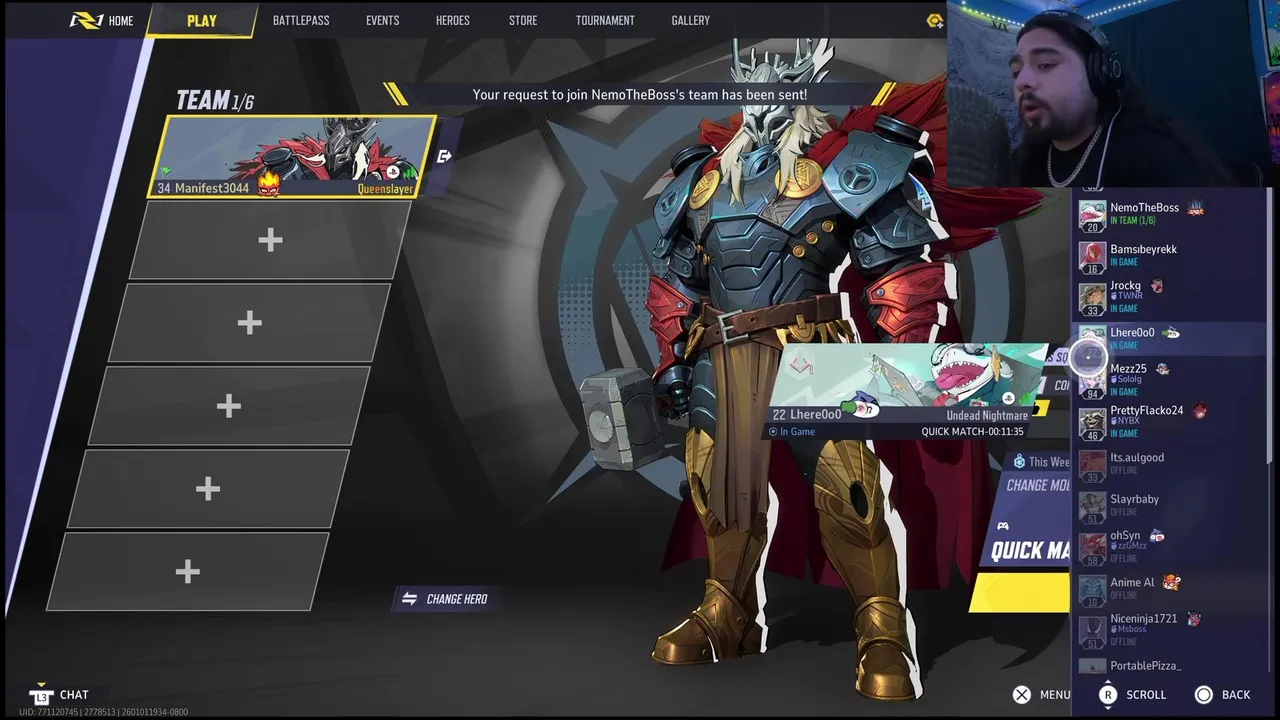Switch to the Gallery tab
The image size is (1280, 720).
click(690, 20)
